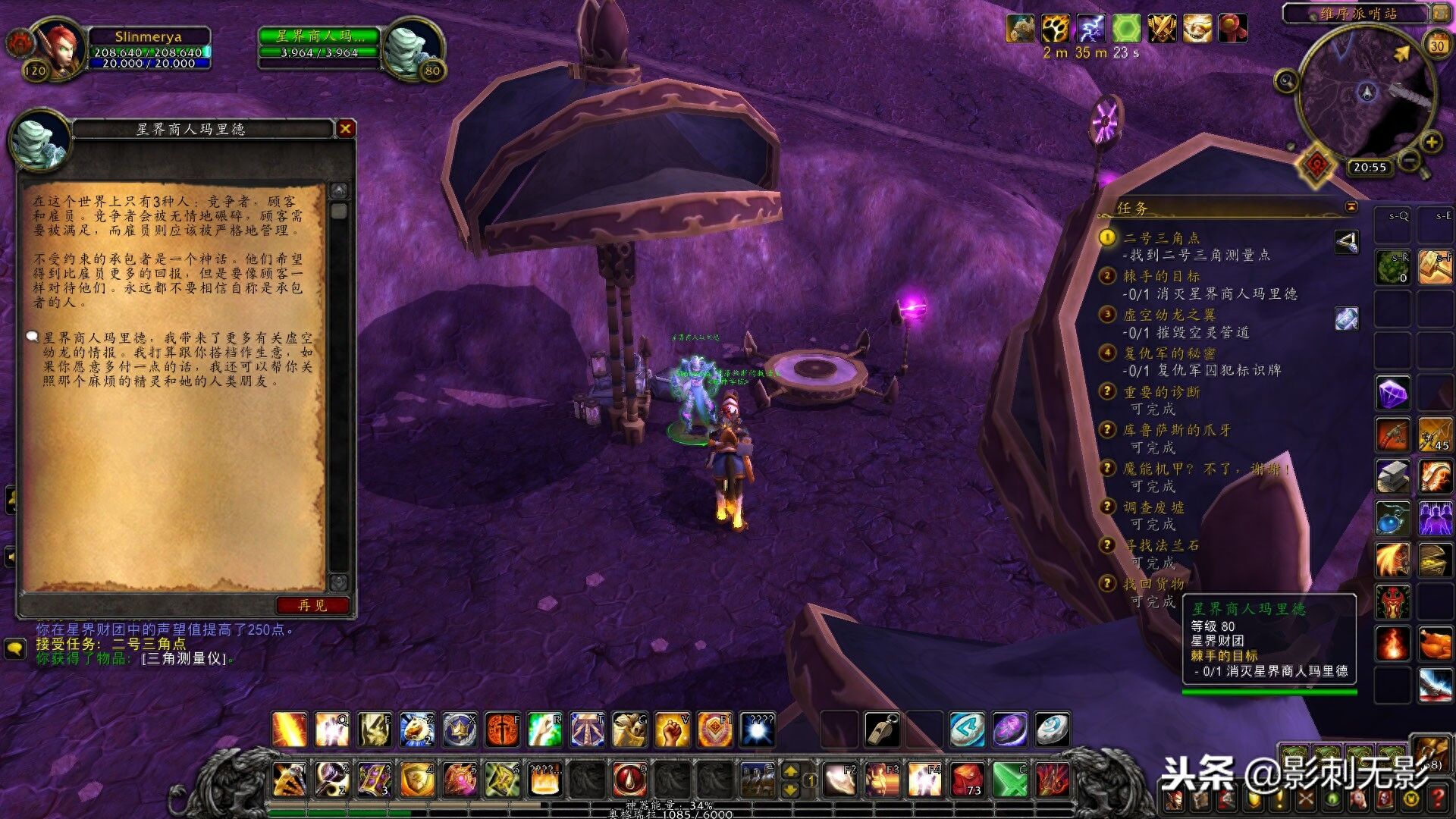Viewport: 1456px width, 819px height.
Task: Select the 重要的诊断 completed quest
Action: point(1162,392)
